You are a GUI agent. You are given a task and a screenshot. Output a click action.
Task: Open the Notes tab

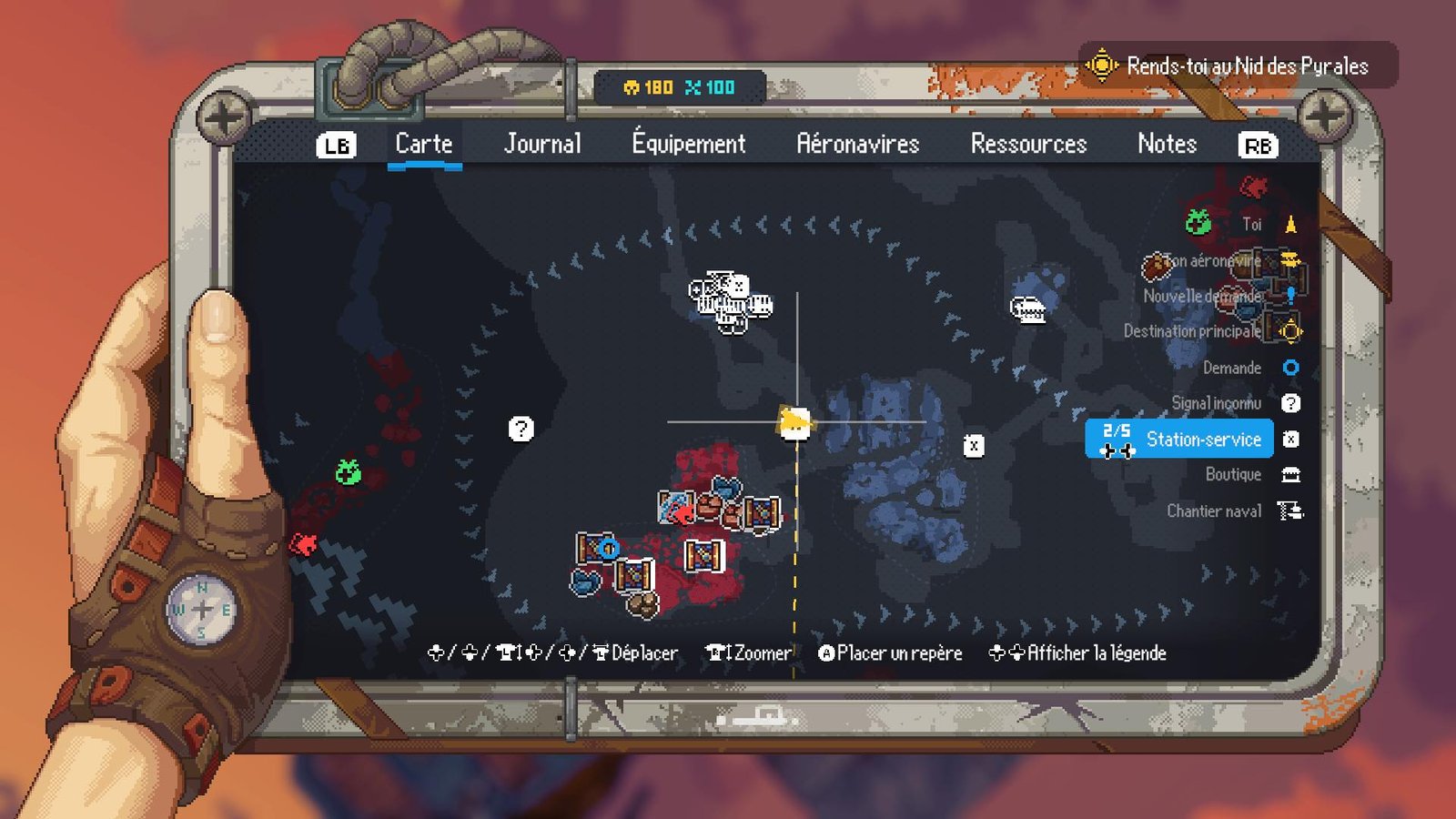[x=1167, y=144]
